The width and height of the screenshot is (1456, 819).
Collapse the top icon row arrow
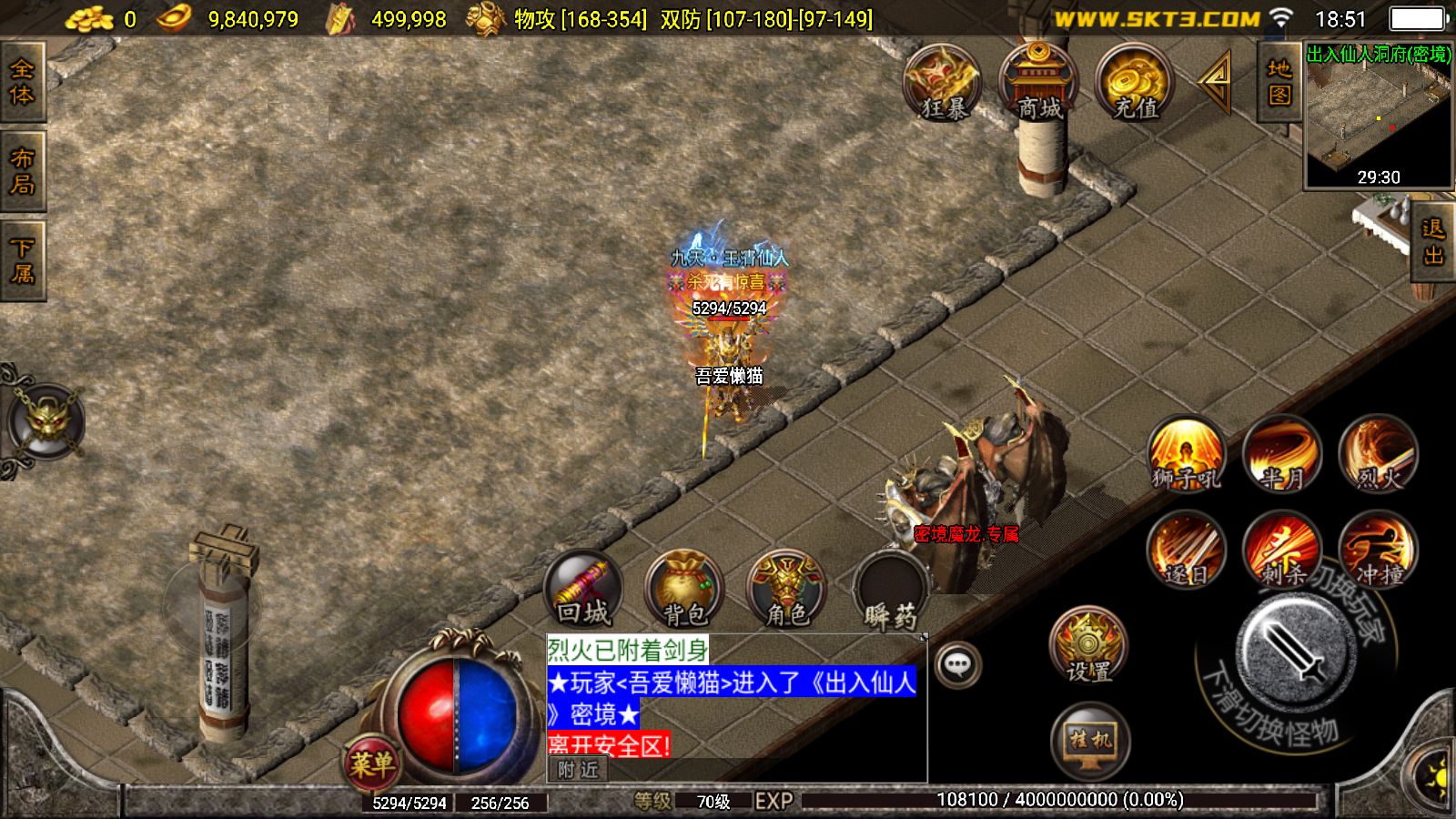coord(1216,81)
